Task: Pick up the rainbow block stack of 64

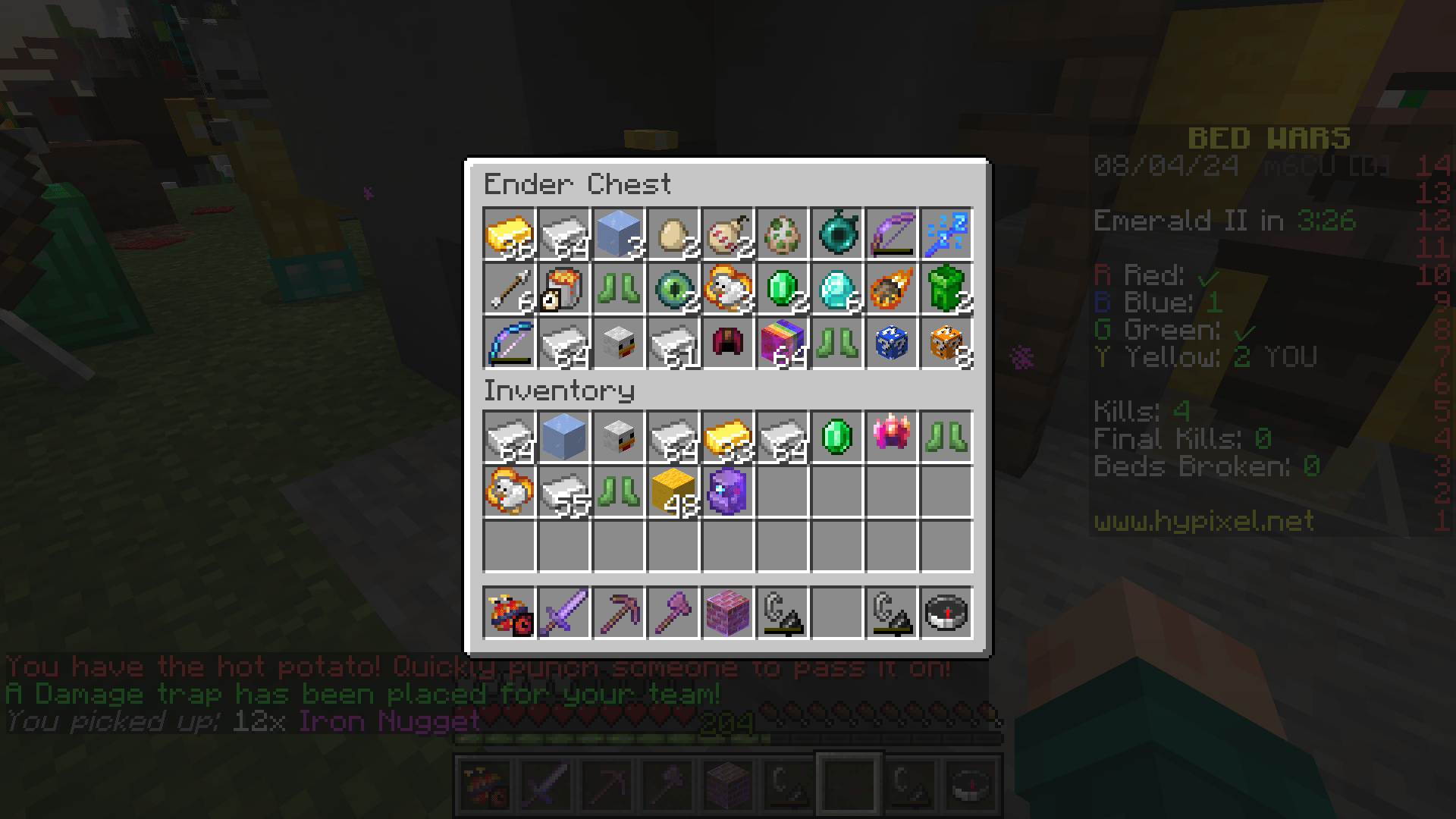Action: pos(783,344)
